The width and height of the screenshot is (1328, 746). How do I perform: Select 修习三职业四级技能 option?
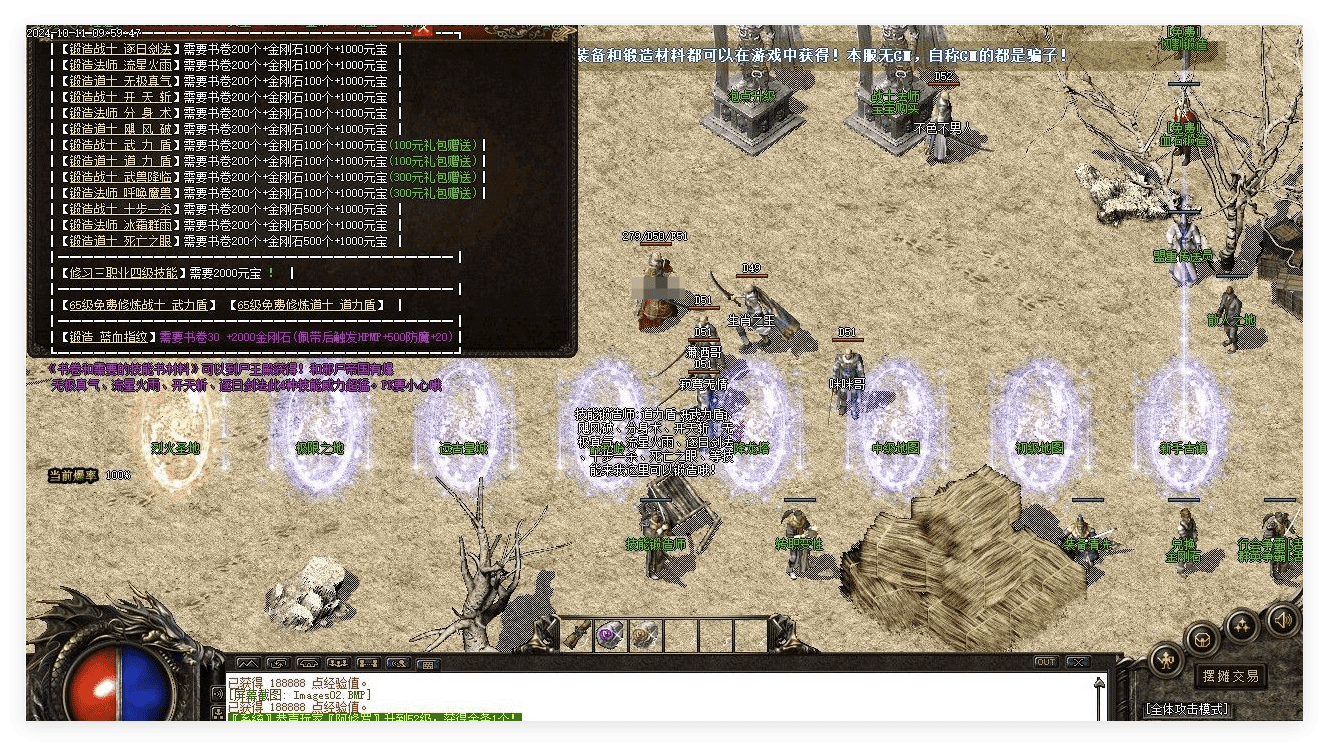coord(121,273)
